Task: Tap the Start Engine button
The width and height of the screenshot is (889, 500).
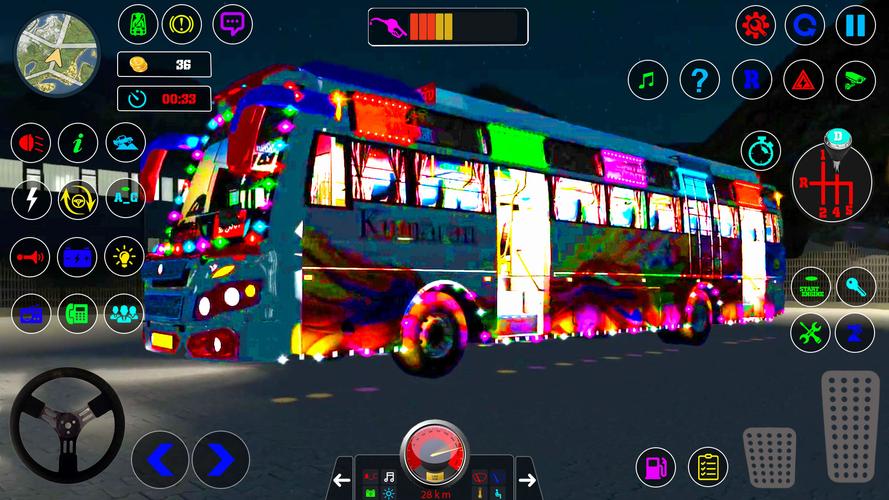Action: pyautogui.click(x=810, y=287)
